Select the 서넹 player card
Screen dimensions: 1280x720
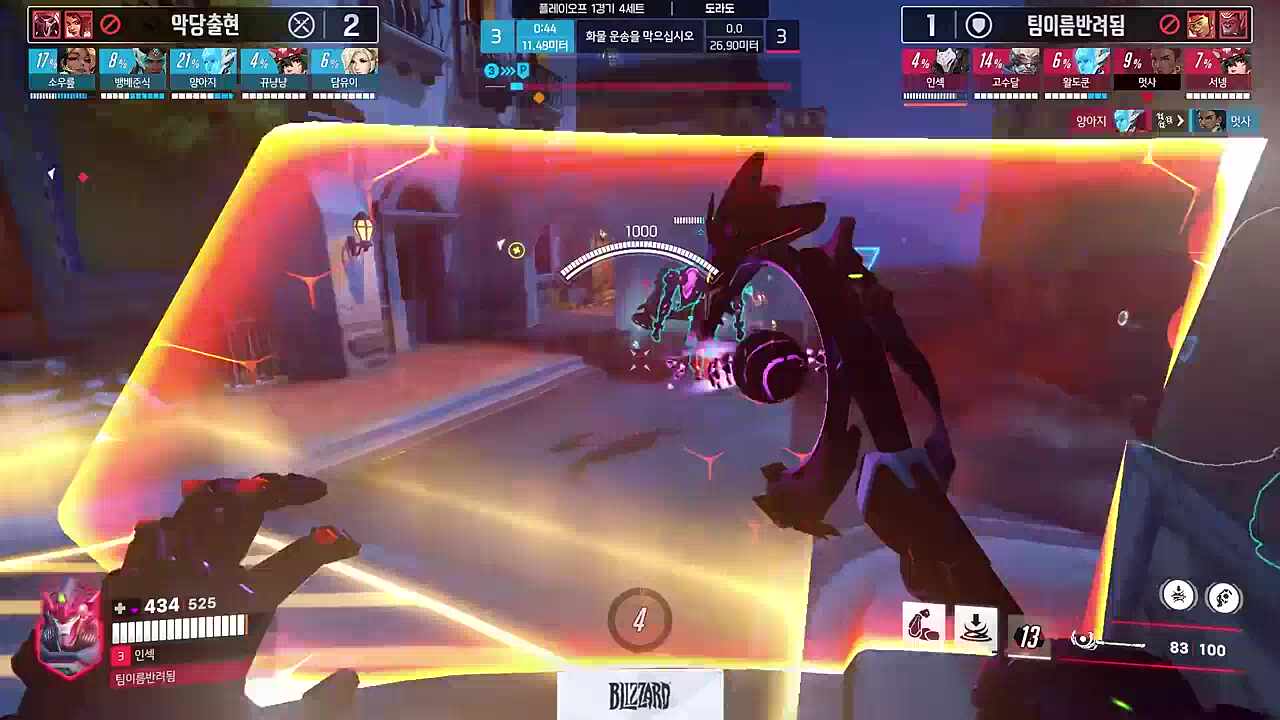pos(1217,72)
